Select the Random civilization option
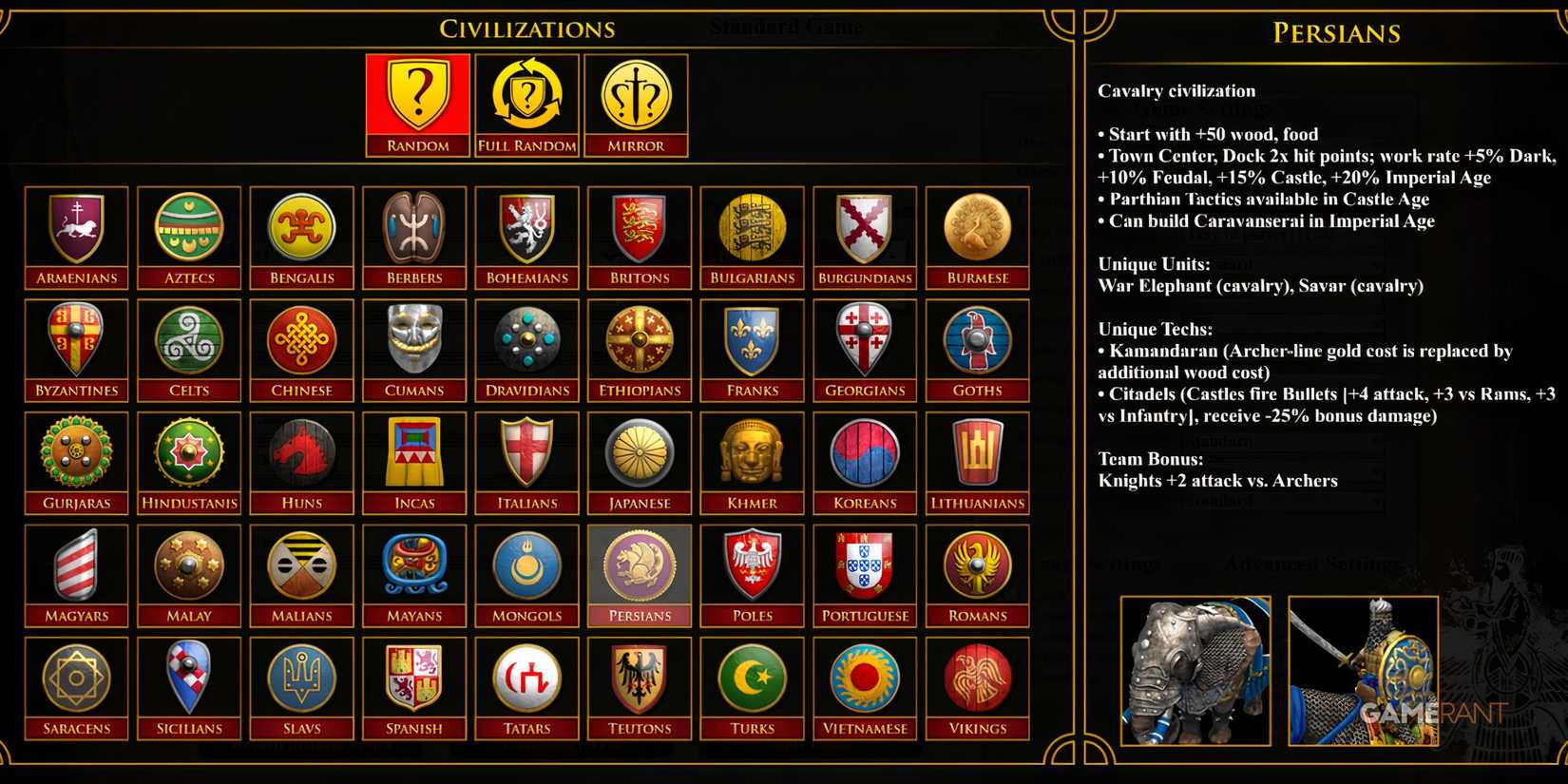The height and width of the screenshot is (784, 1568). click(416, 94)
